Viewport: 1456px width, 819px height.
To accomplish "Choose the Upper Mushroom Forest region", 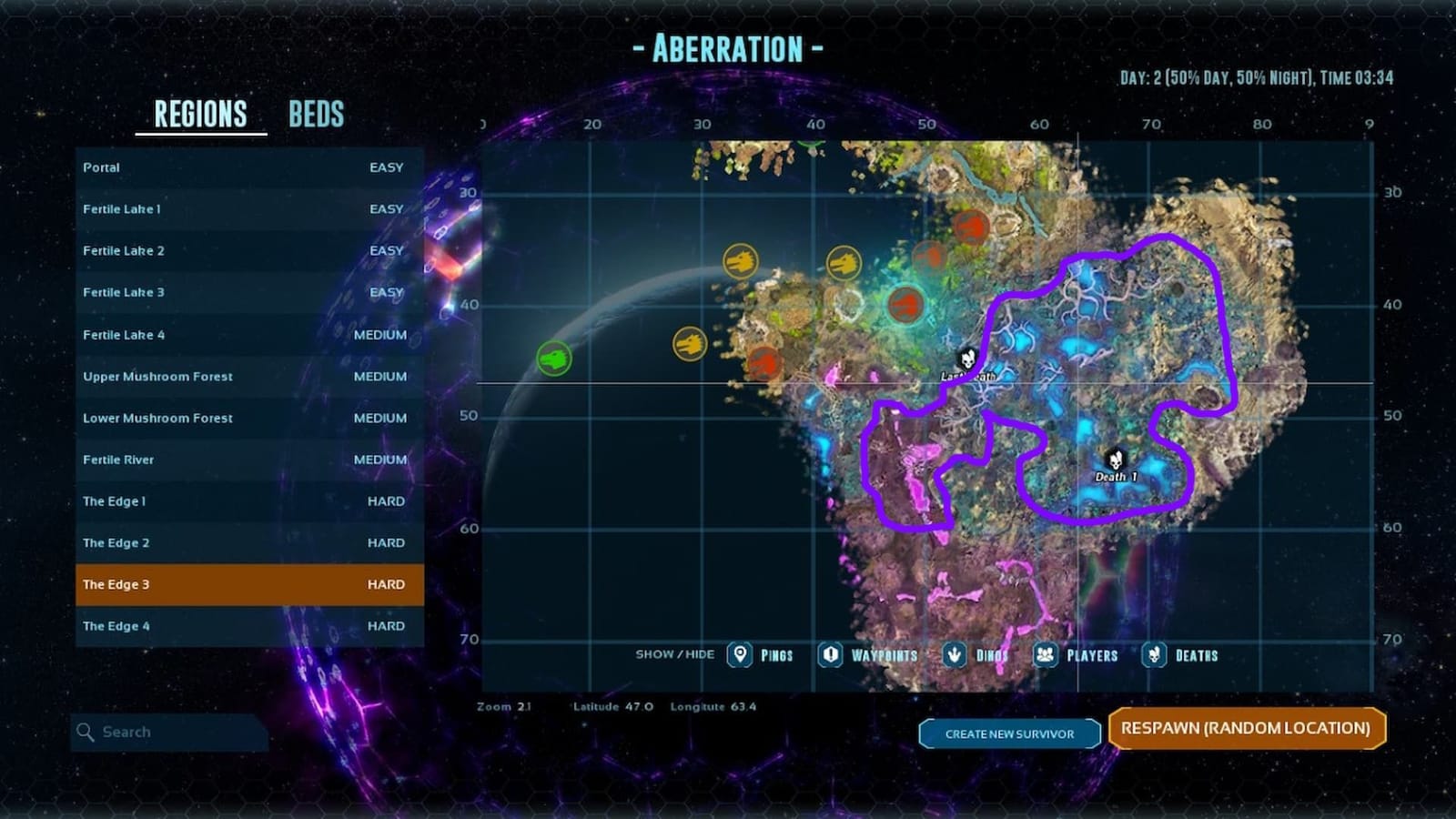I will click(246, 376).
